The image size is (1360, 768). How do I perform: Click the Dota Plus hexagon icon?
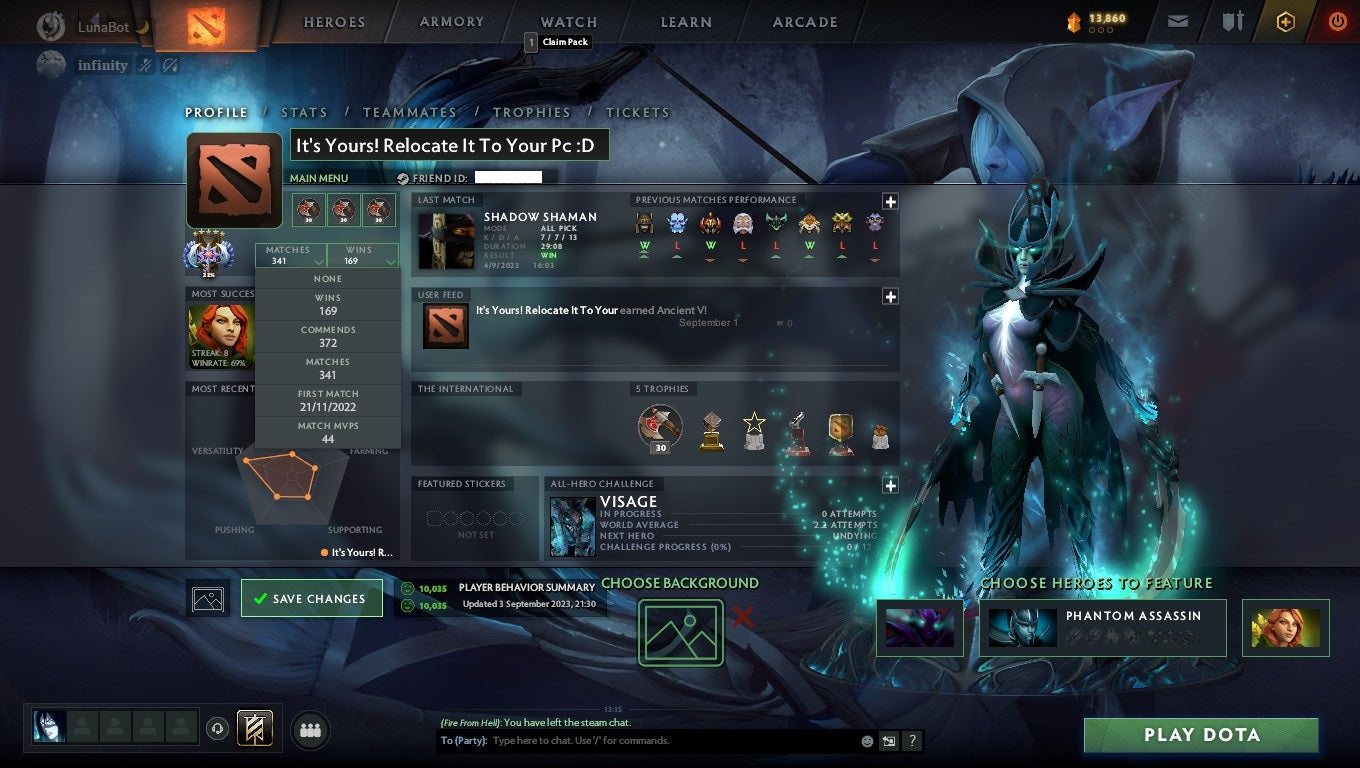(1286, 21)
